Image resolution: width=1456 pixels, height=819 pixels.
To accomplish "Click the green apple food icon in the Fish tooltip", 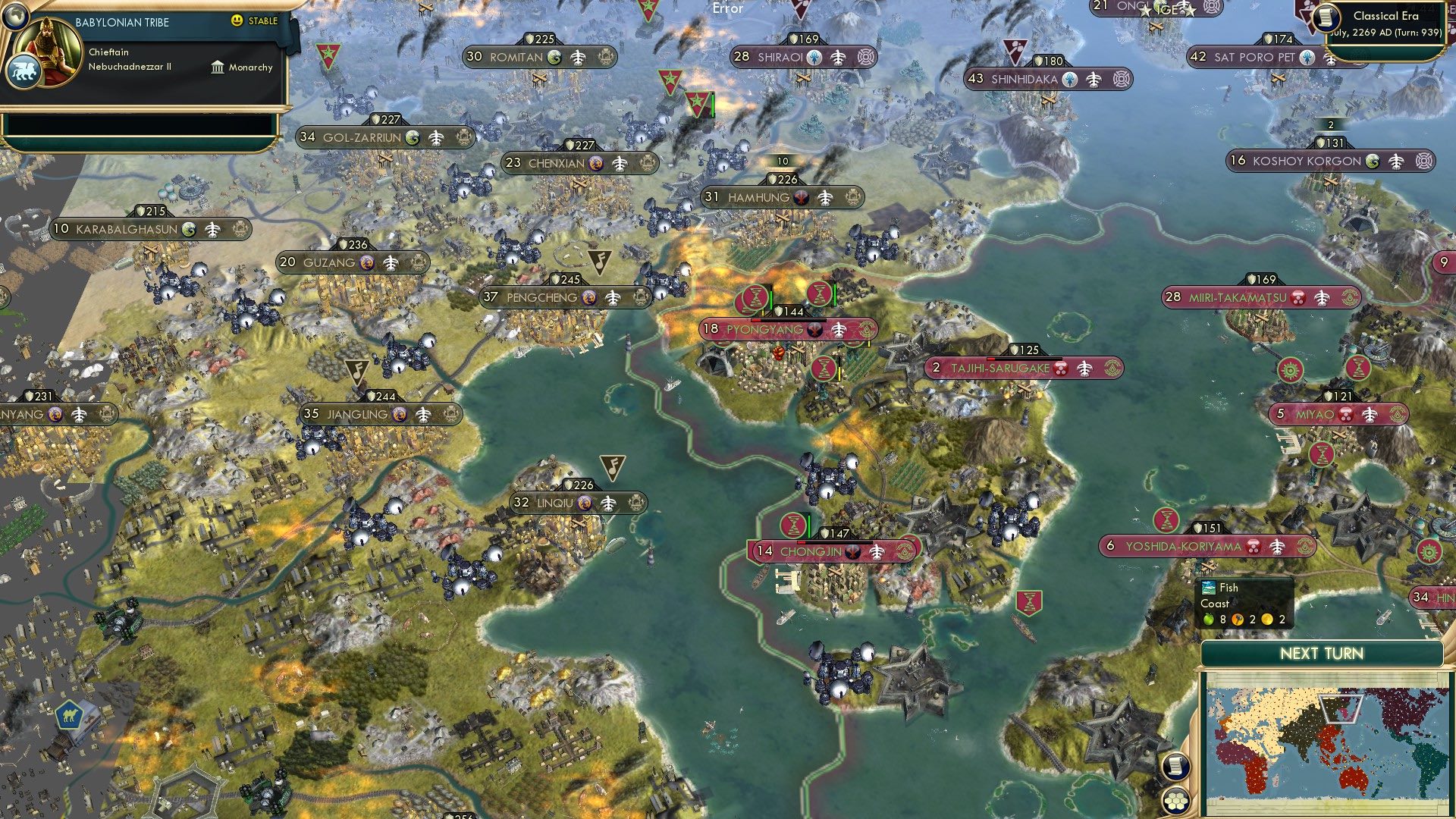I will [x=1209, y=620].
